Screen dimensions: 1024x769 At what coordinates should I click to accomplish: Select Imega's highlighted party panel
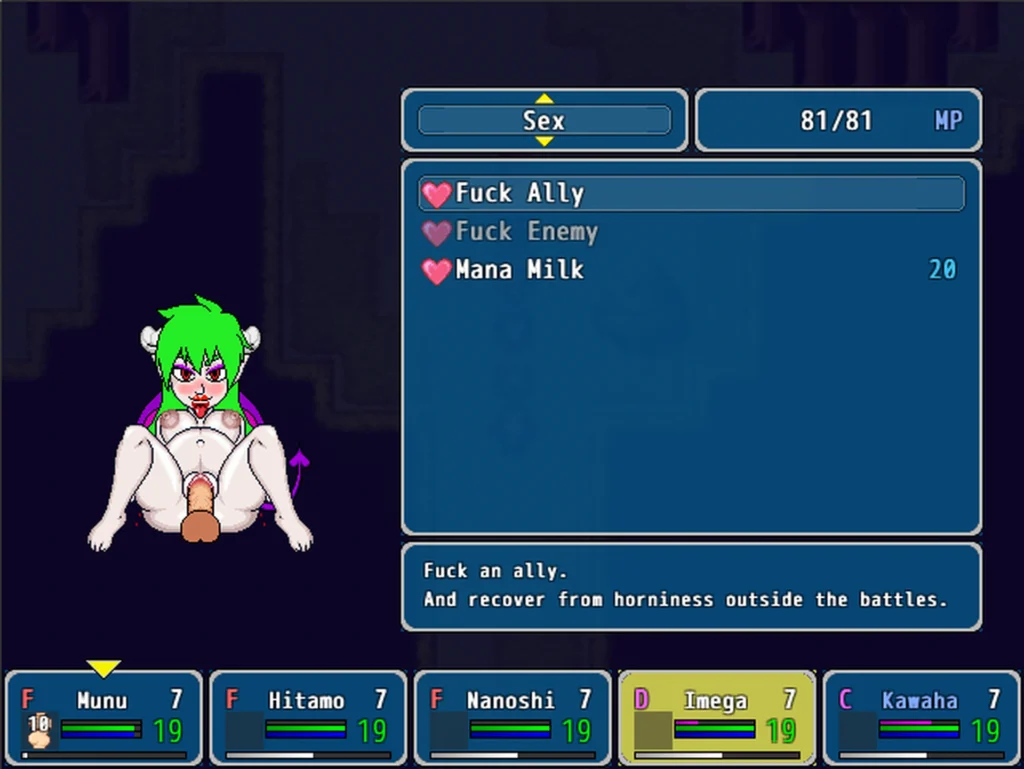pos(716,717)
